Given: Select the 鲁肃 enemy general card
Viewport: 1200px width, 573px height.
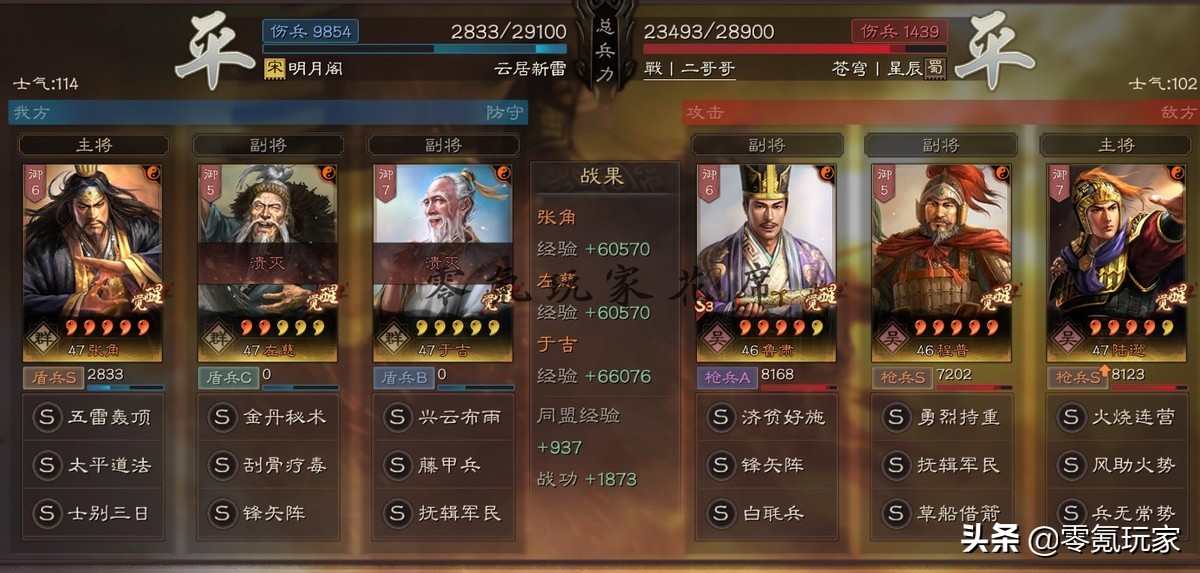Looking at the screenshot, I should 766,260.
